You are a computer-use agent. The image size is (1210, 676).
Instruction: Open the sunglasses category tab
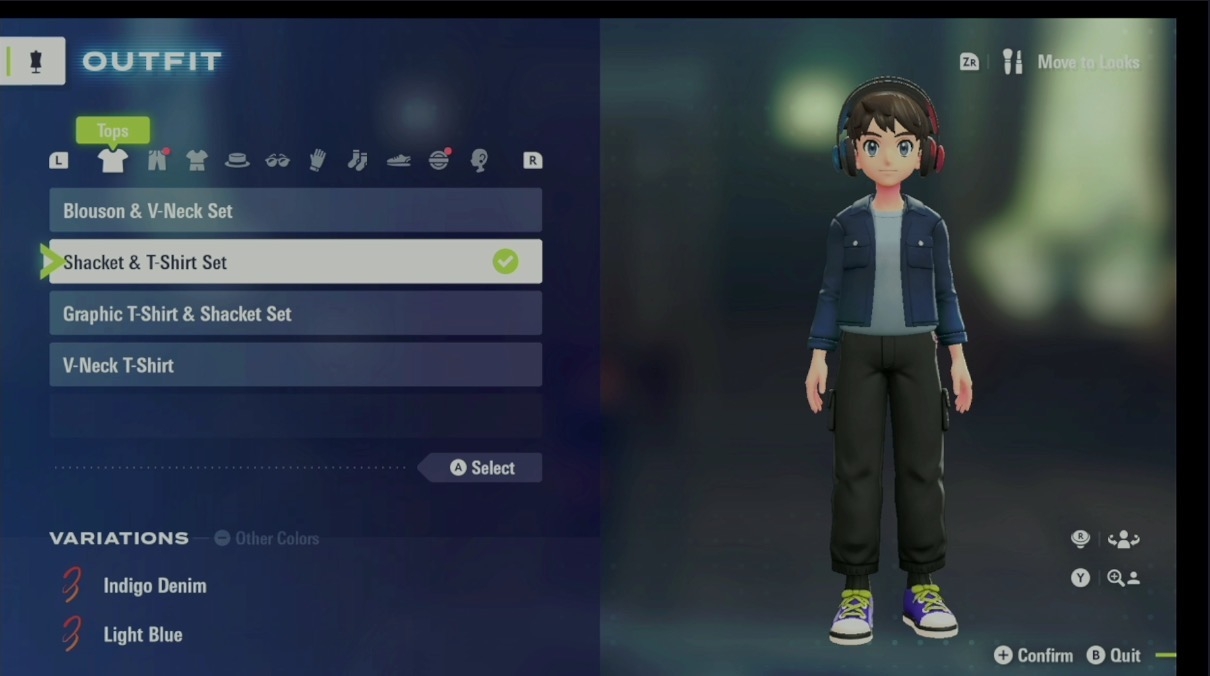(277, 160)
